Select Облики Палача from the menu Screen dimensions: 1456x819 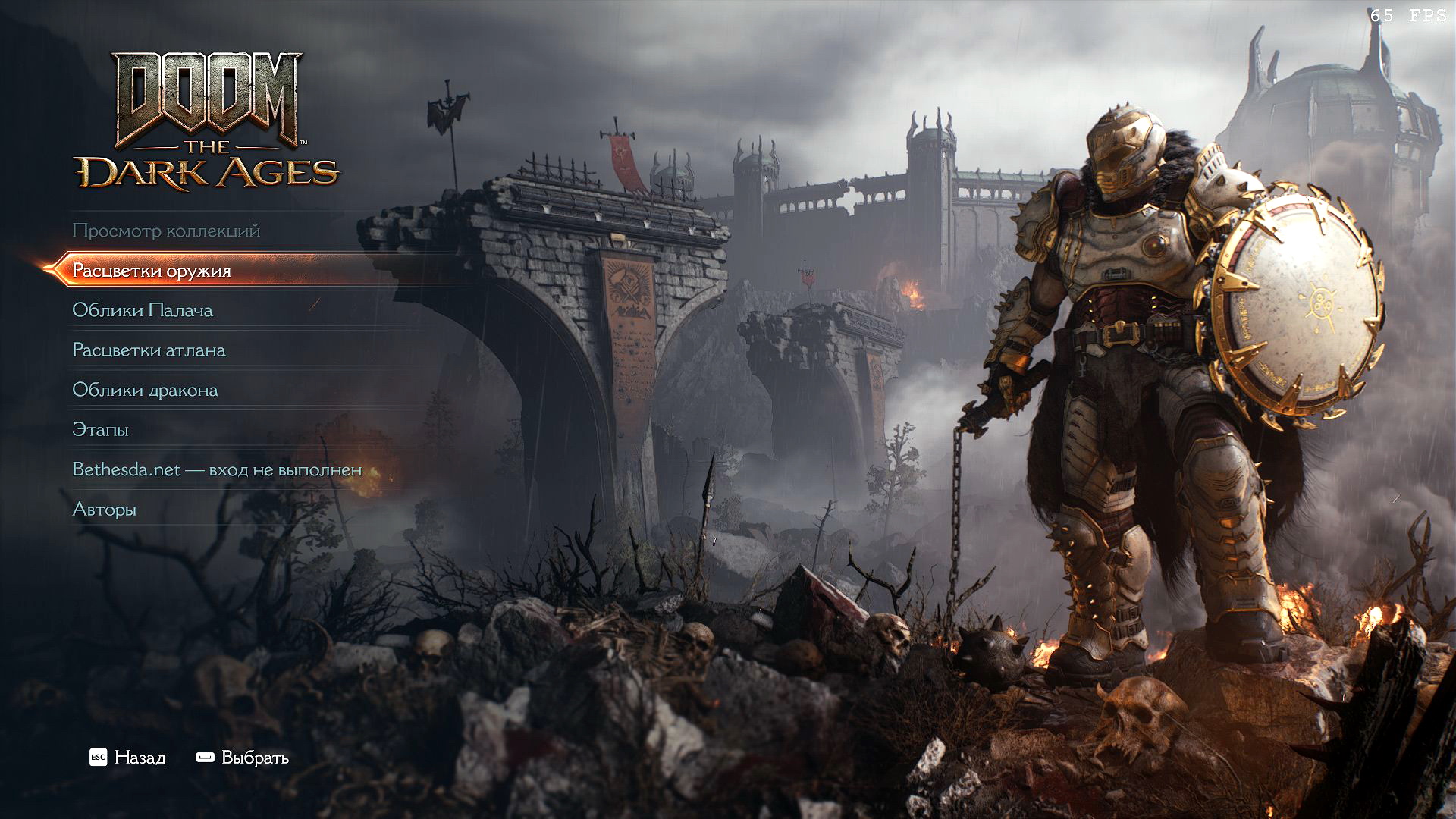(x=143, y=310)
